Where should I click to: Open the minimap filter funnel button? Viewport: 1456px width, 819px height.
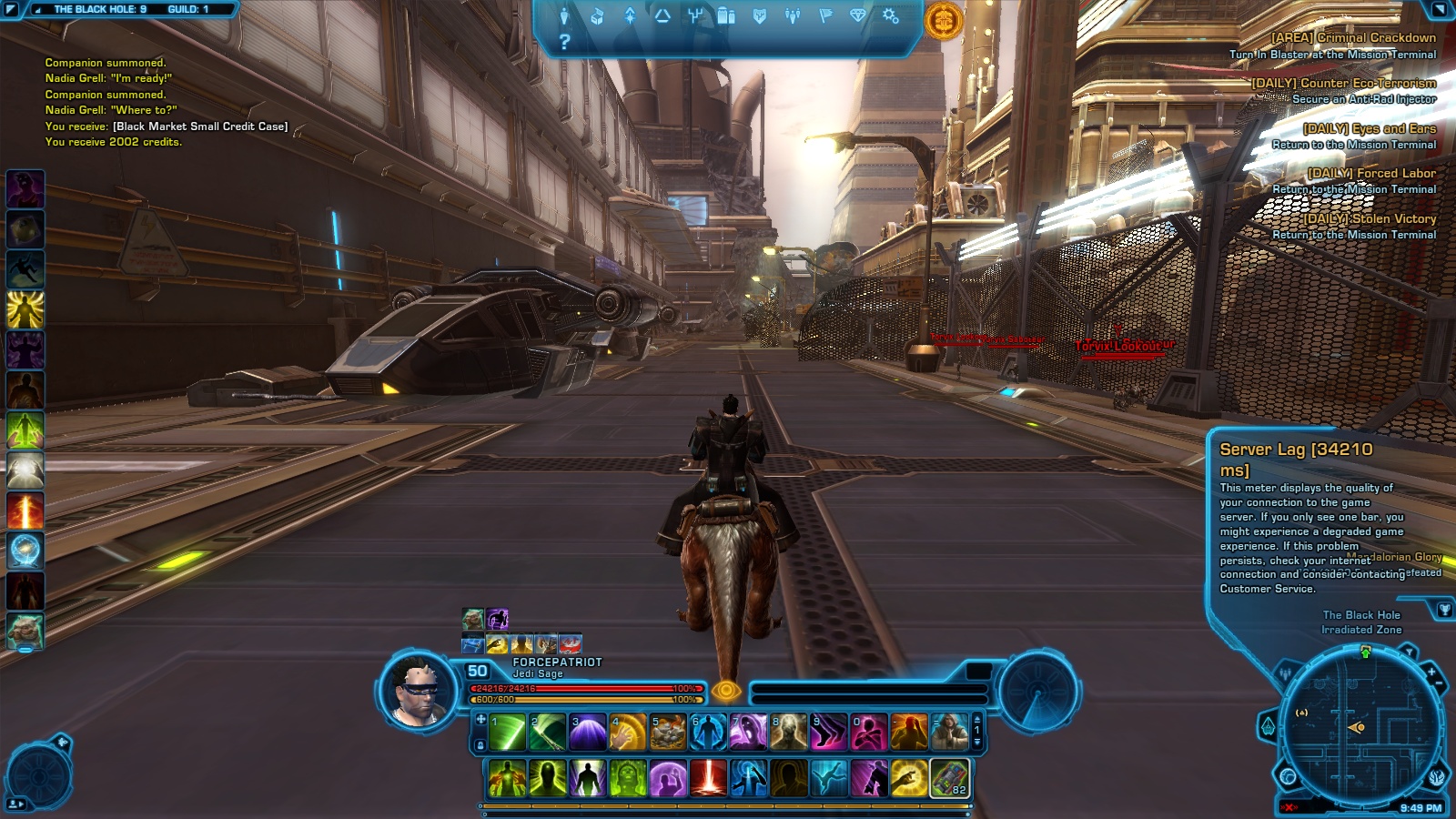1408,652
